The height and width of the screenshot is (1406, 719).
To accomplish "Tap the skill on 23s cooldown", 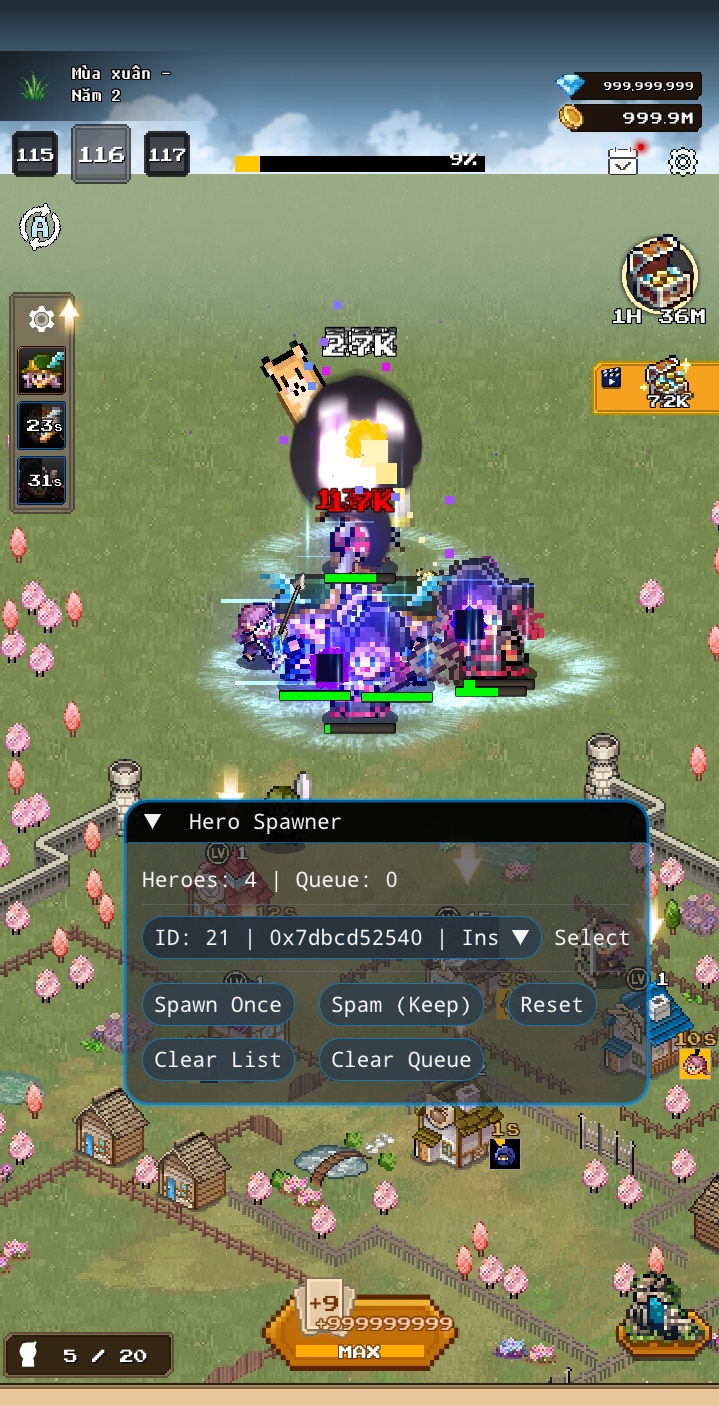I will (x=42, y=426).
